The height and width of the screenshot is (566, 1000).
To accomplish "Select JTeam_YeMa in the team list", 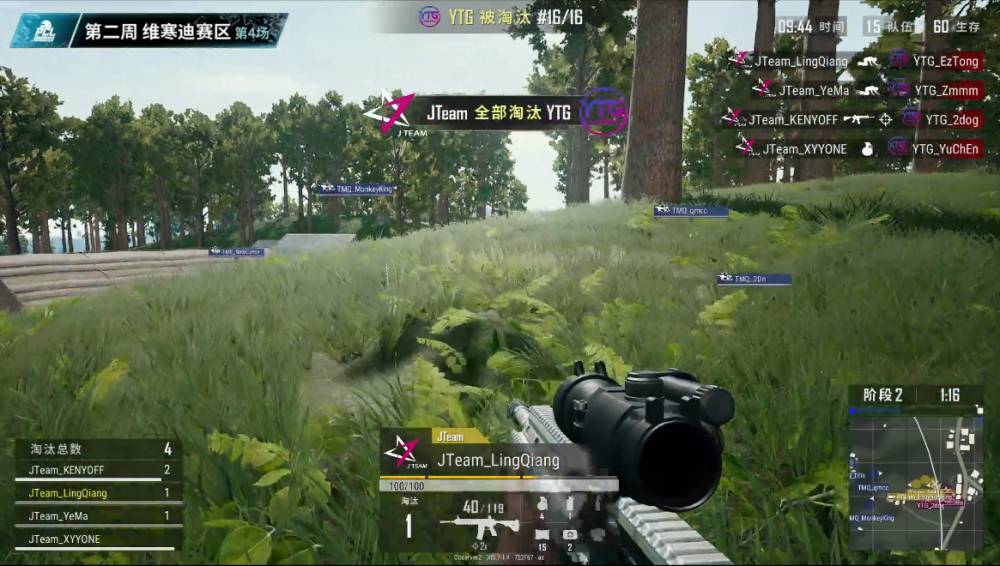I will pyautogui.click(x=61, y=516).
